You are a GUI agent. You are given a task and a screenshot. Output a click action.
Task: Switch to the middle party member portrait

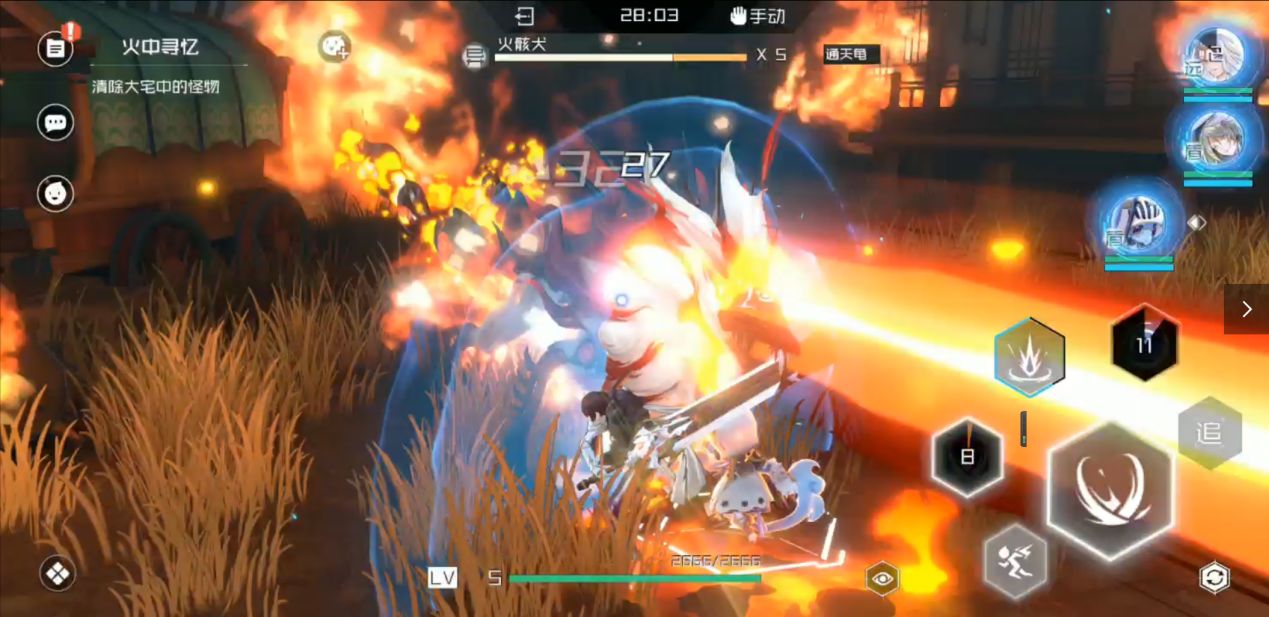tap(1217, 141)
